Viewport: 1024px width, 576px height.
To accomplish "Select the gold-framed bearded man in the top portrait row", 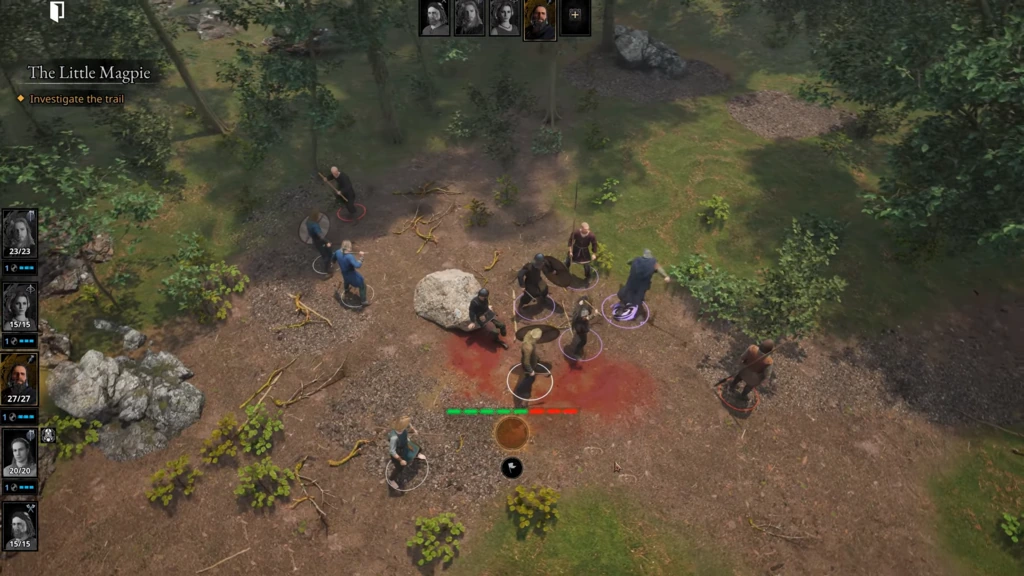I will 540,19.
